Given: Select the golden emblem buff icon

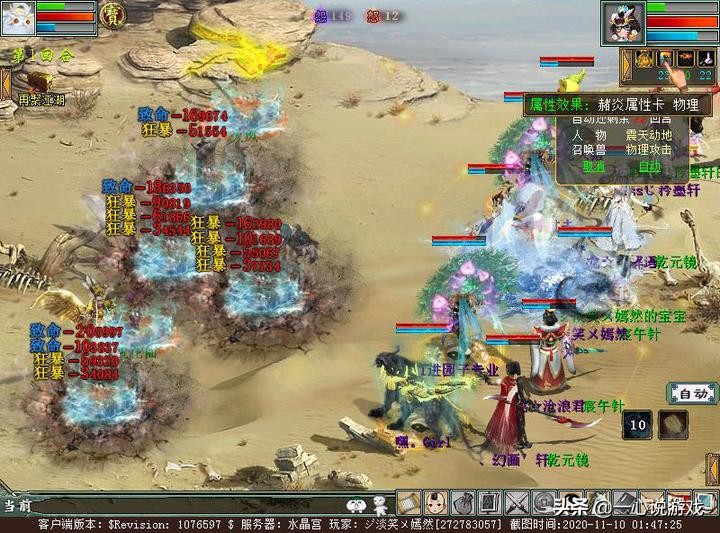Looking at the screenshot, I should pyautogui.click(x=645, y=58).
